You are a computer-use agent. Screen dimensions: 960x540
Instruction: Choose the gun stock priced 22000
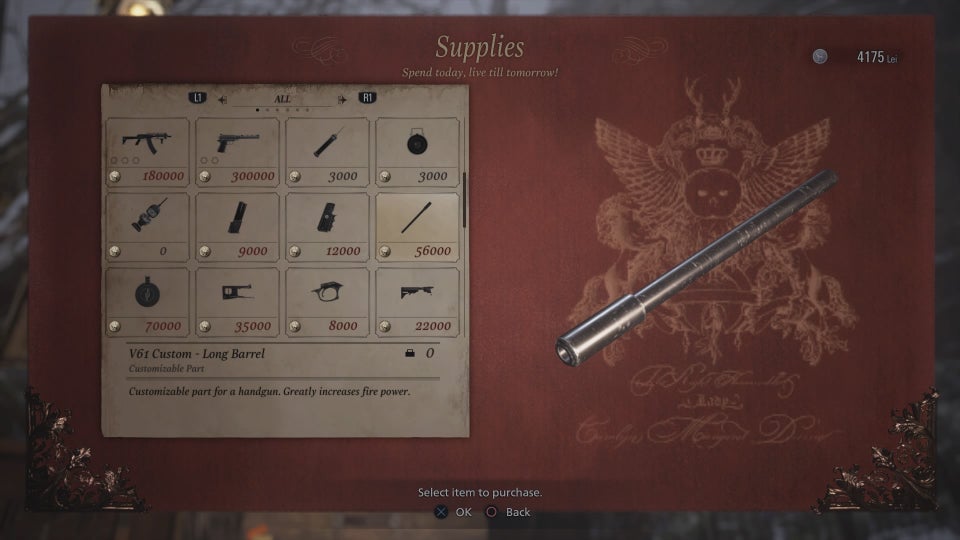pyautogui.click(x=417, y=301)
